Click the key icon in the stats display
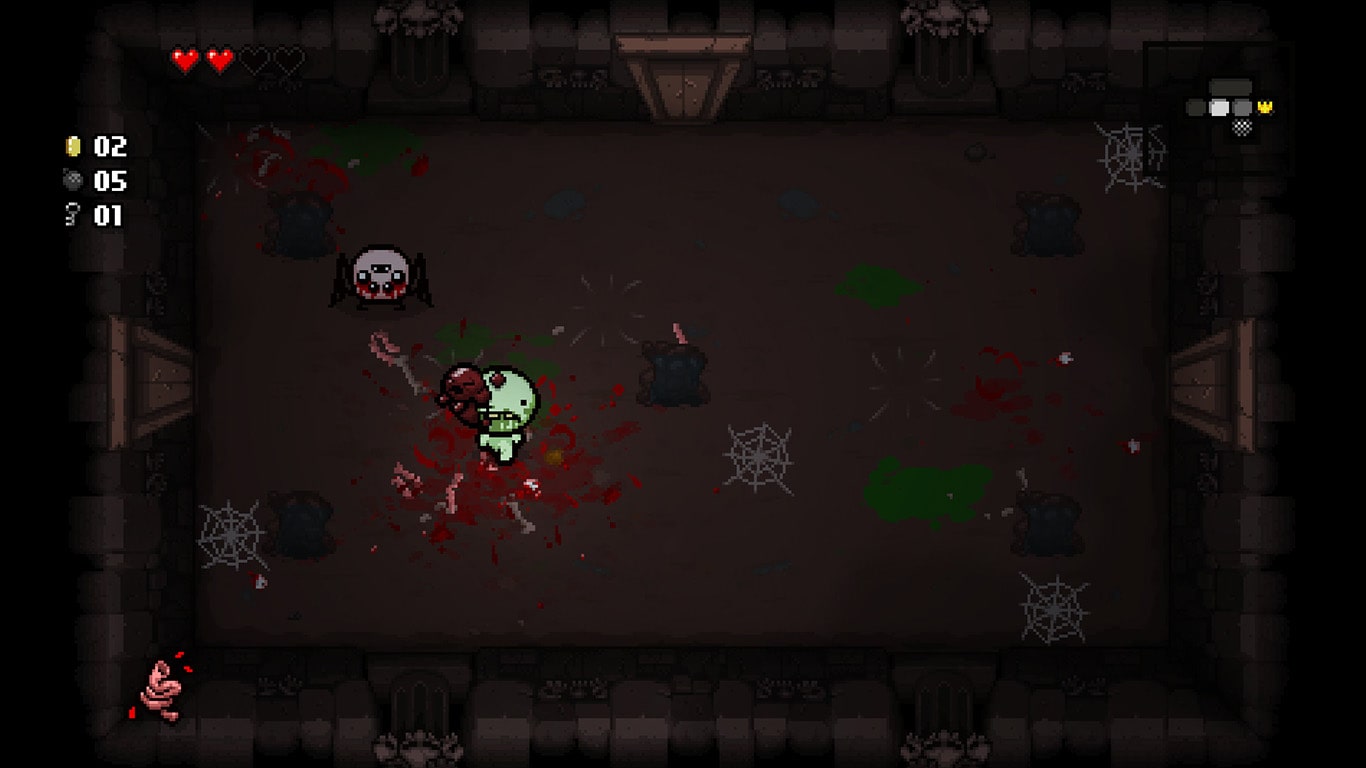This screenshot has height=768, width=1366. click(70, 213)
